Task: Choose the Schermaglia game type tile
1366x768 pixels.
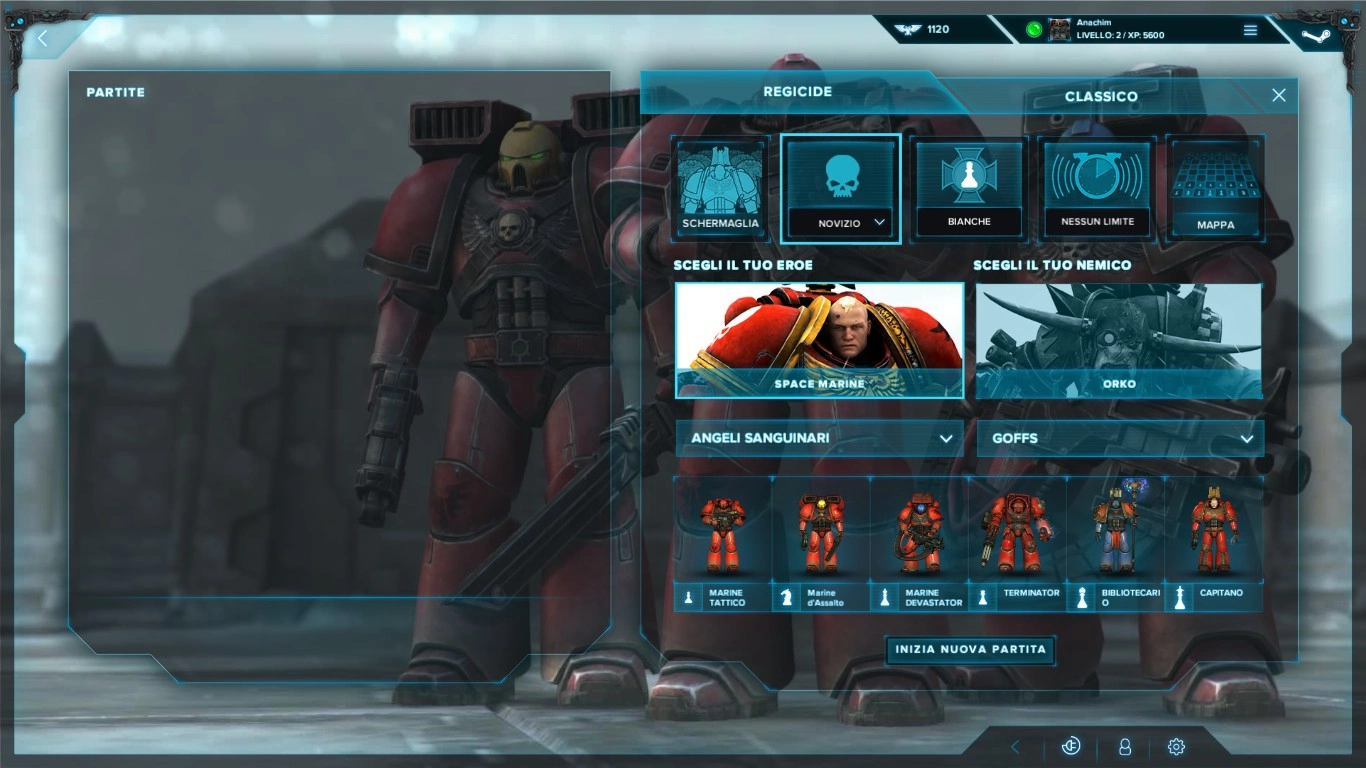Action: (720, 190)
